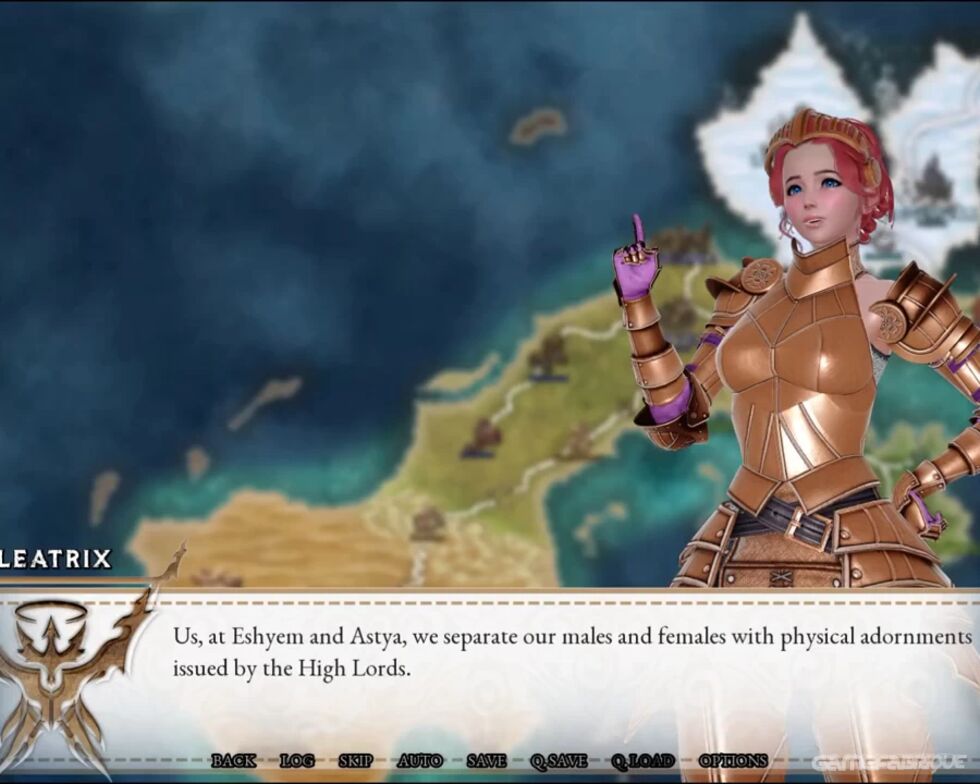Screen dimensions: 980x784
Task: Quick save with Q.Save
Action: [559, 761]
